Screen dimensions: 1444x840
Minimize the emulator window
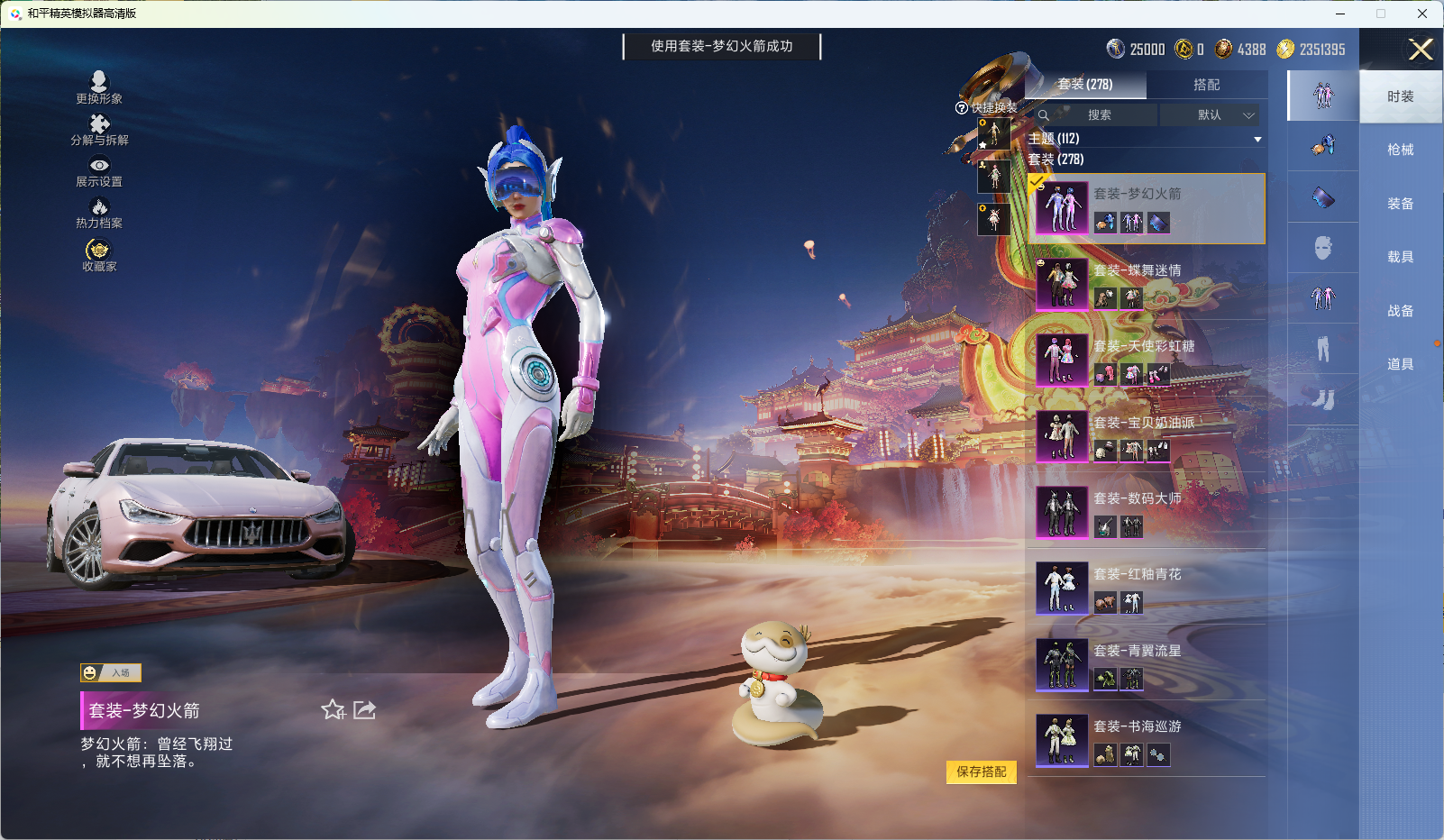(1340, 14)
